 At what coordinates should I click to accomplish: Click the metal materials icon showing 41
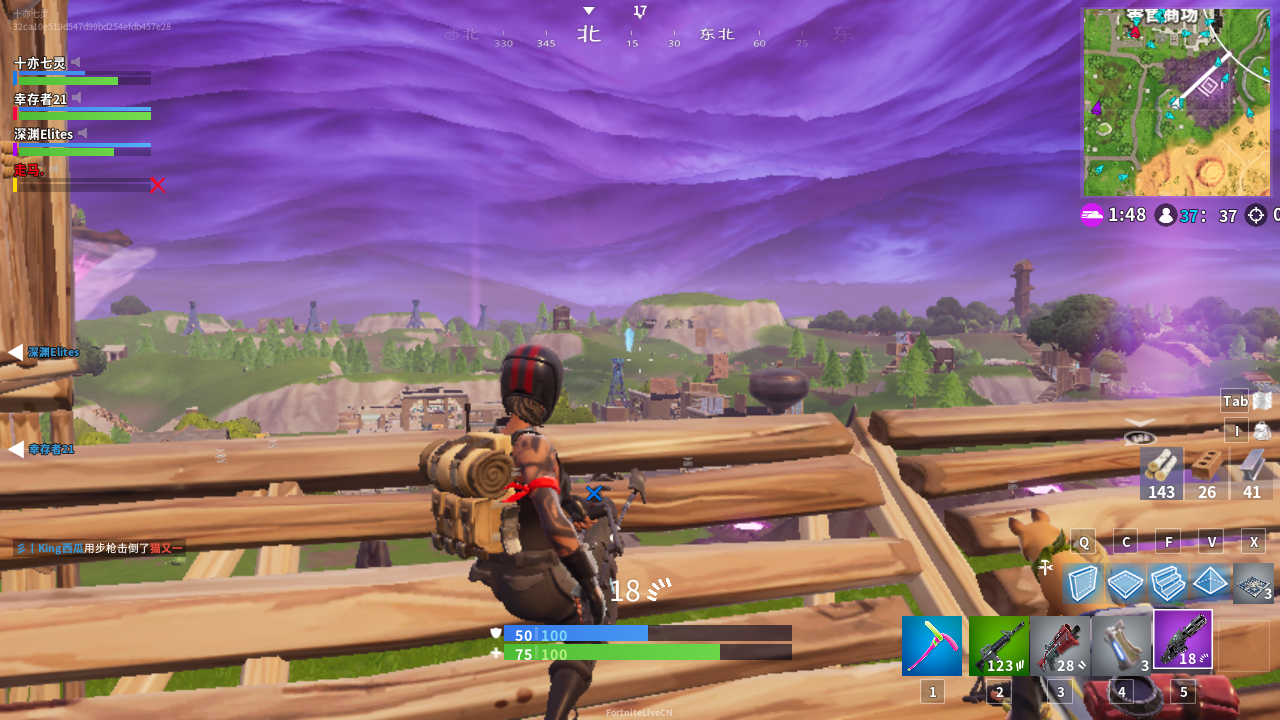click(1251, 475)
